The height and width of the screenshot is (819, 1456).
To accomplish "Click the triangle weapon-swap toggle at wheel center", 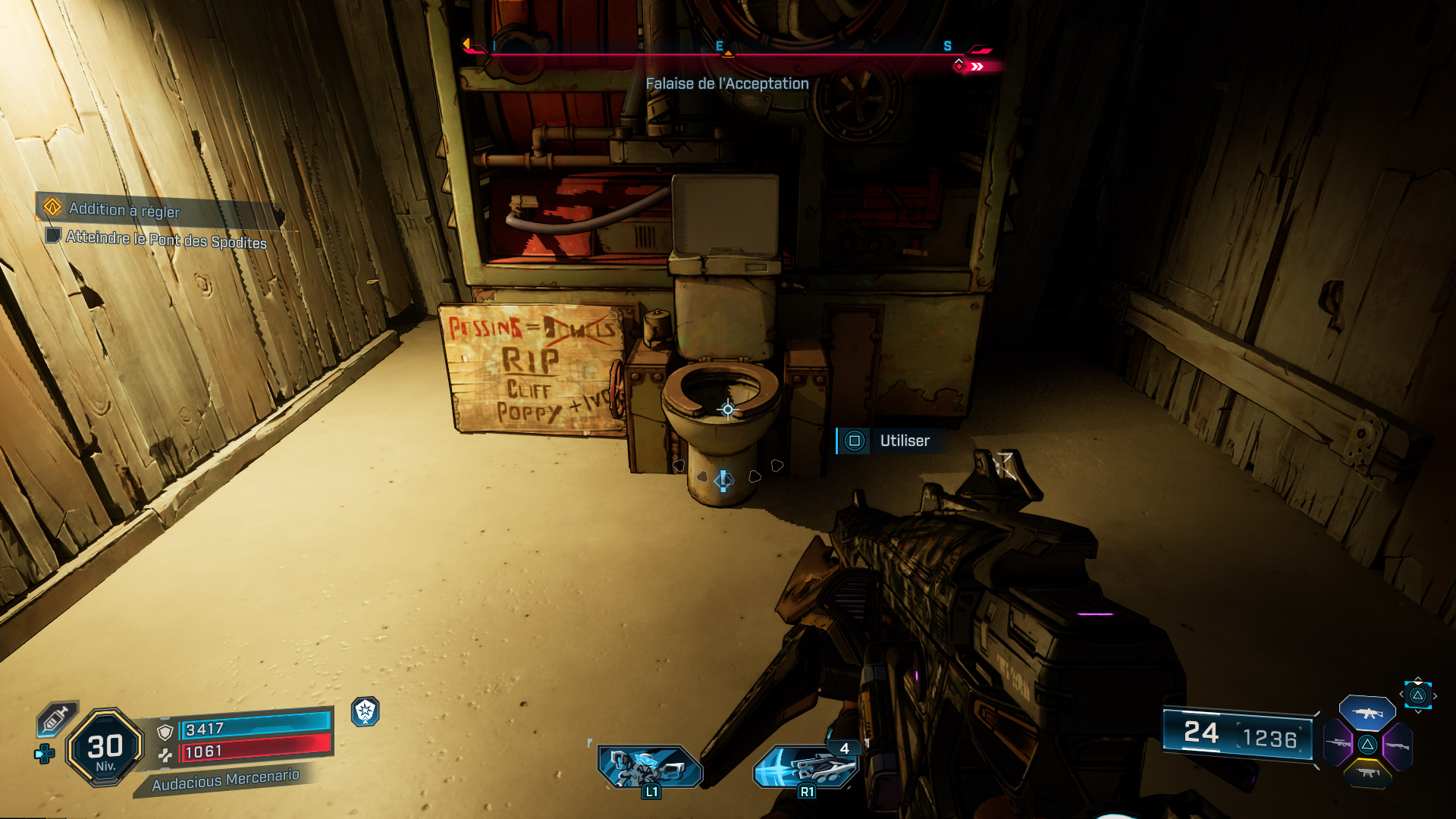I will 1368,745.
